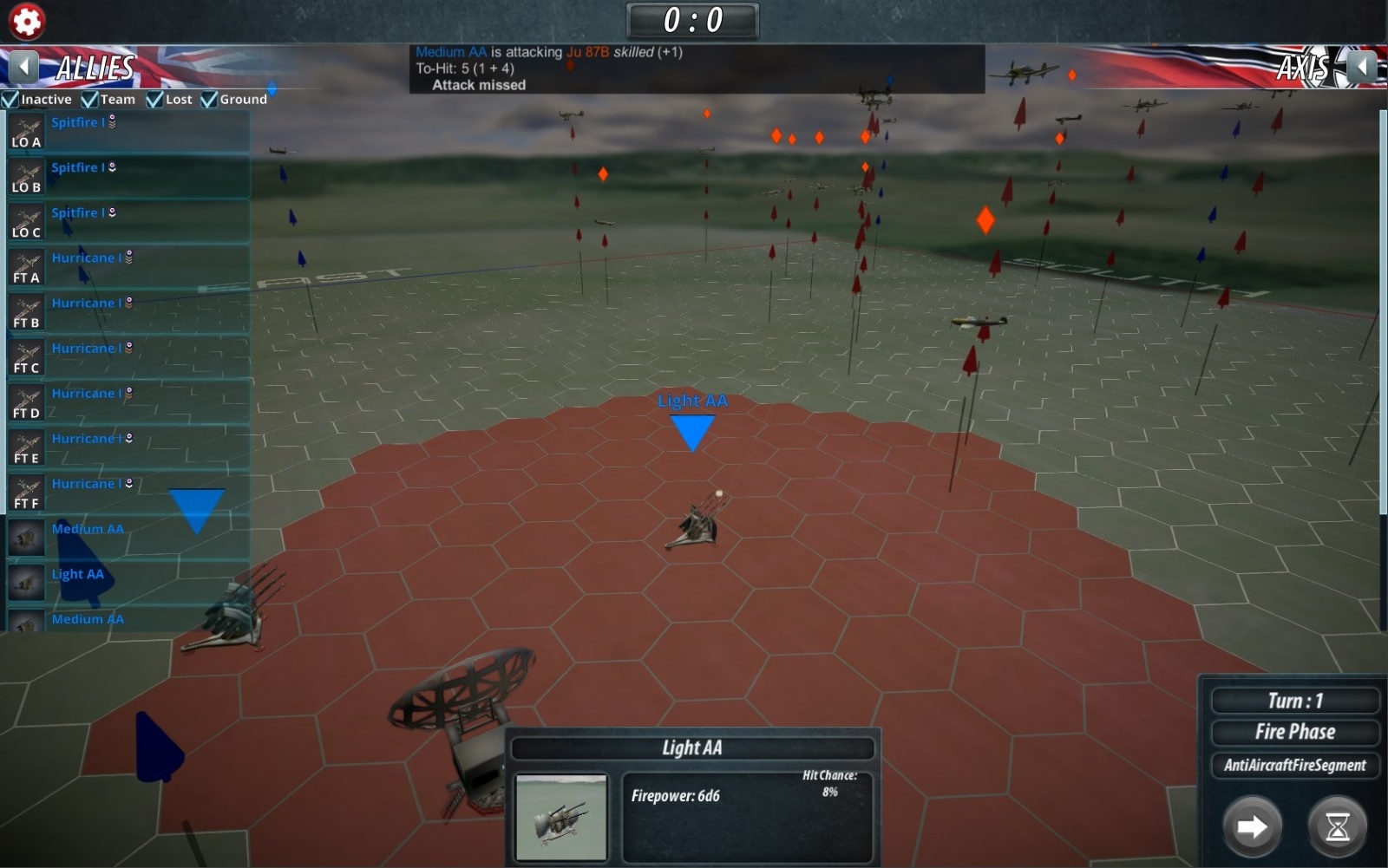Select Hurricane I FT C unit row
The width and height of the screenshot is (1388, 868).
coord(128,357)
